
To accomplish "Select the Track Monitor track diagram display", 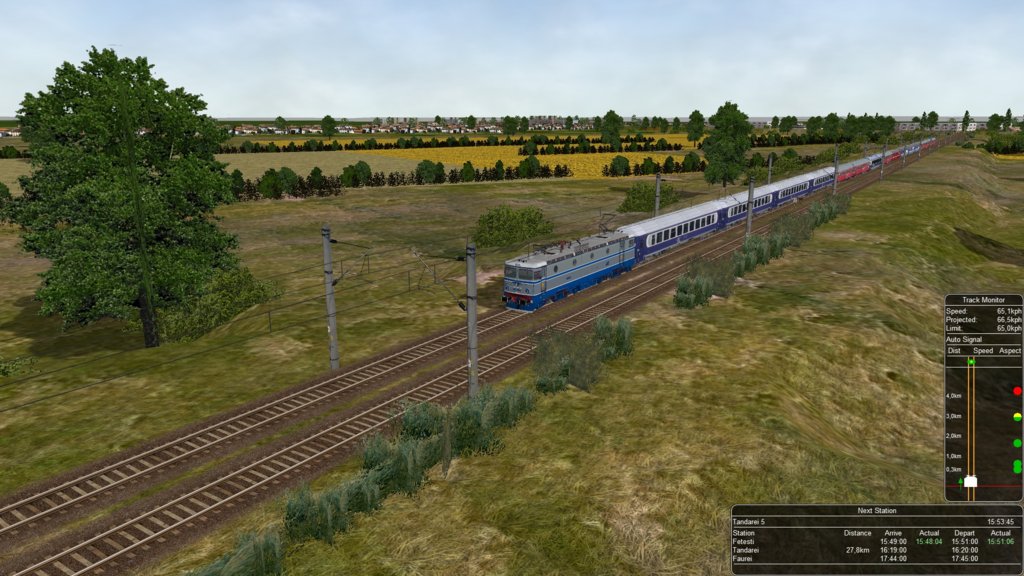I will click(x=983, y=425).
